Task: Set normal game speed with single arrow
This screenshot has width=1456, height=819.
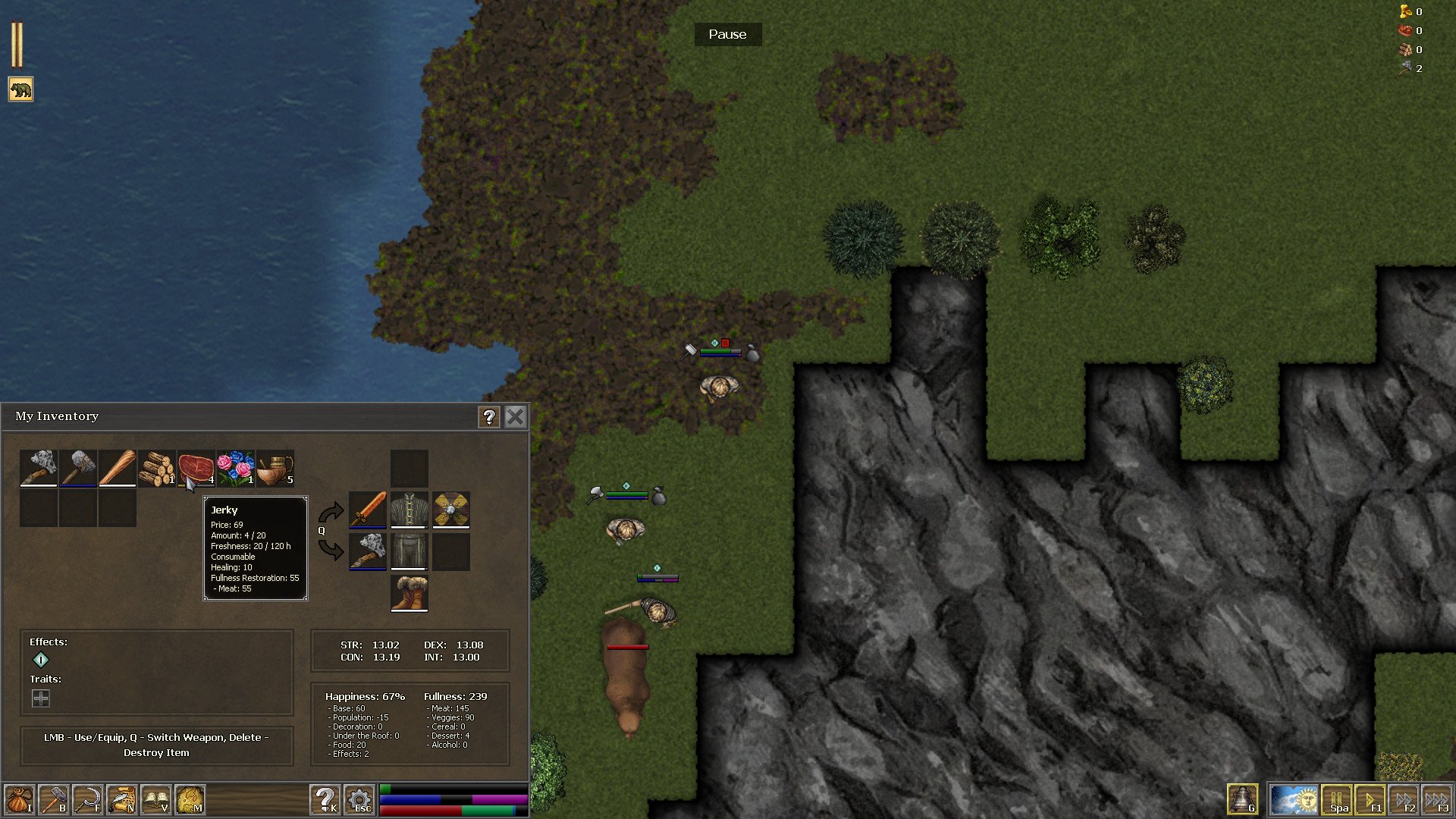Action: click(x=1370, y=799)
